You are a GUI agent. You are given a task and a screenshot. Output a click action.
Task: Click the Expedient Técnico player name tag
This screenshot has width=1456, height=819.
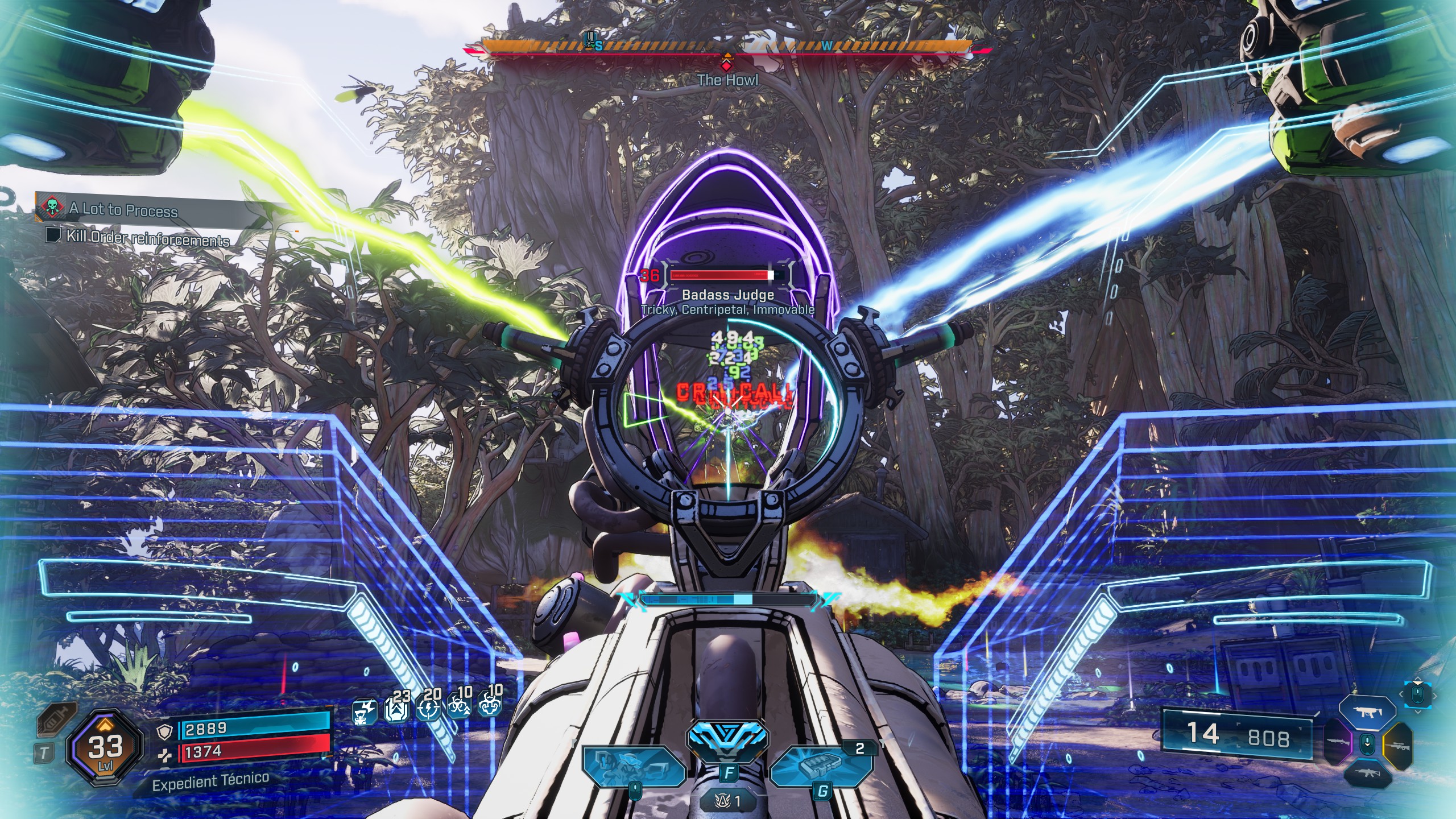[210, 781]
